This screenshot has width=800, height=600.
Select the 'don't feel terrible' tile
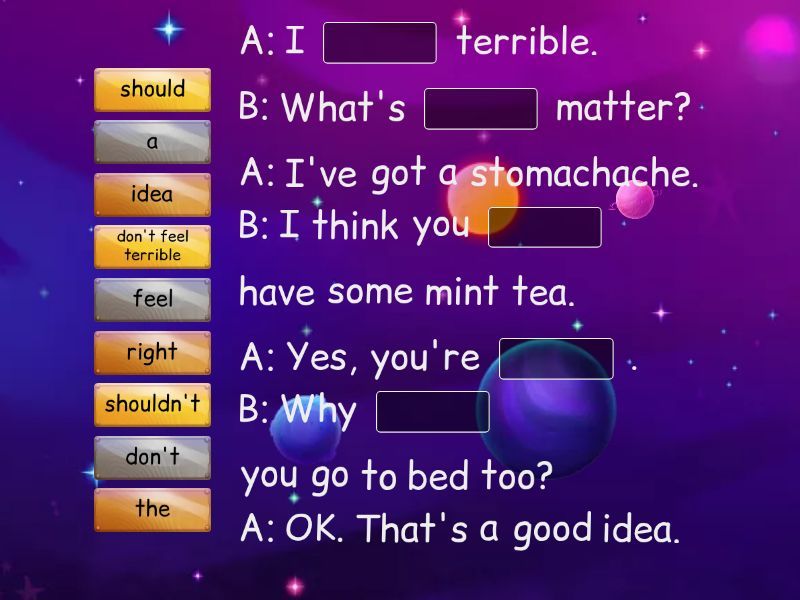[x=152, y=247]
